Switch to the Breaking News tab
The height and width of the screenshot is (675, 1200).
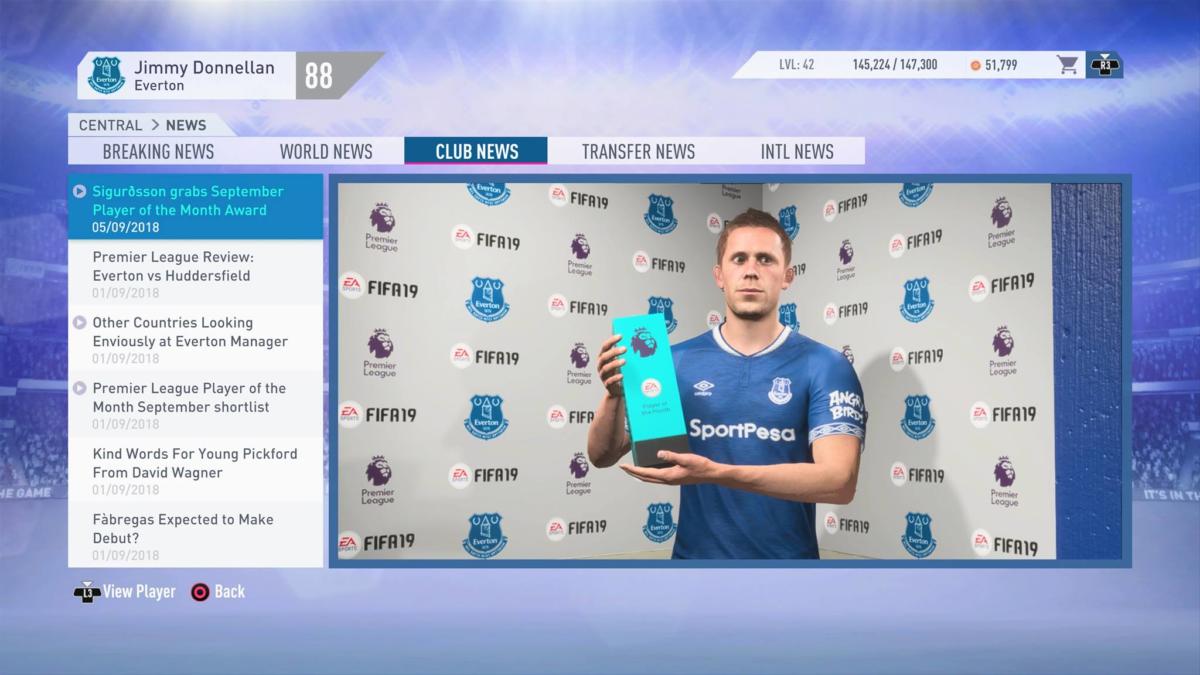tap(158, 151)
